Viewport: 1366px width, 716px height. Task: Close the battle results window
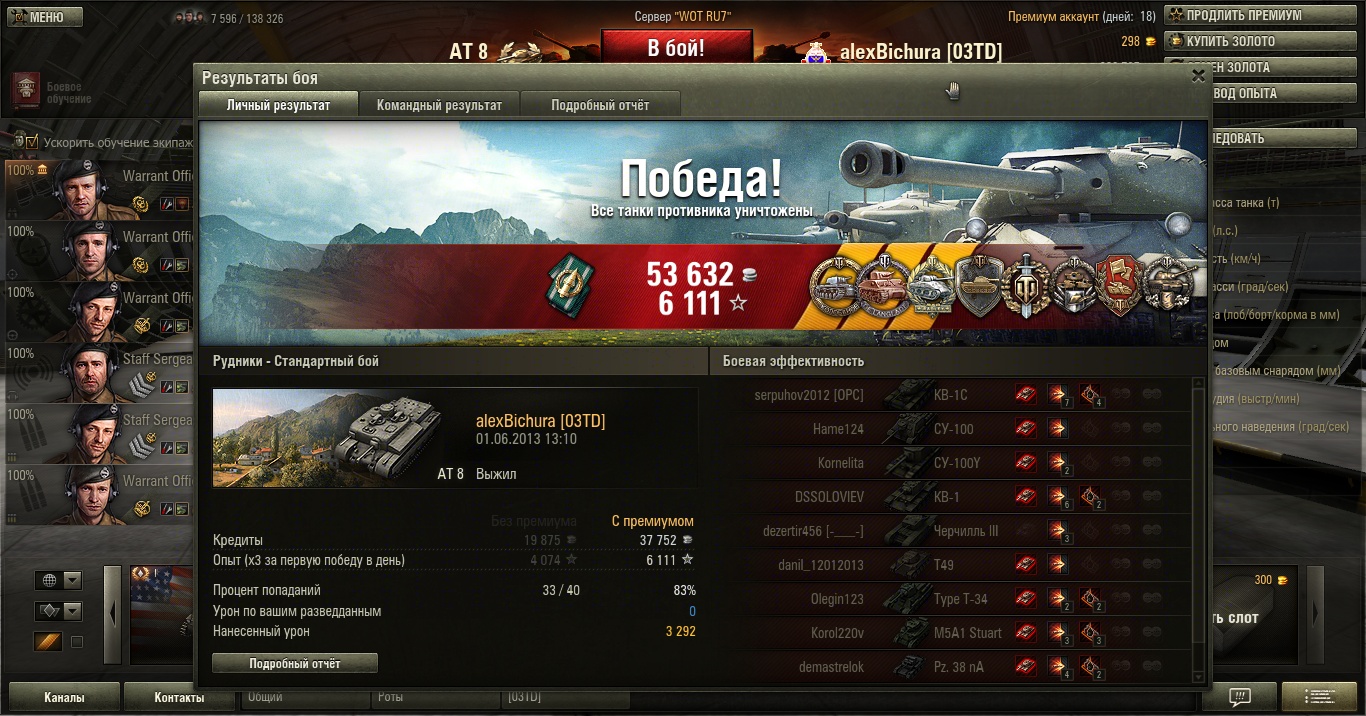[x=1198, y=76]
